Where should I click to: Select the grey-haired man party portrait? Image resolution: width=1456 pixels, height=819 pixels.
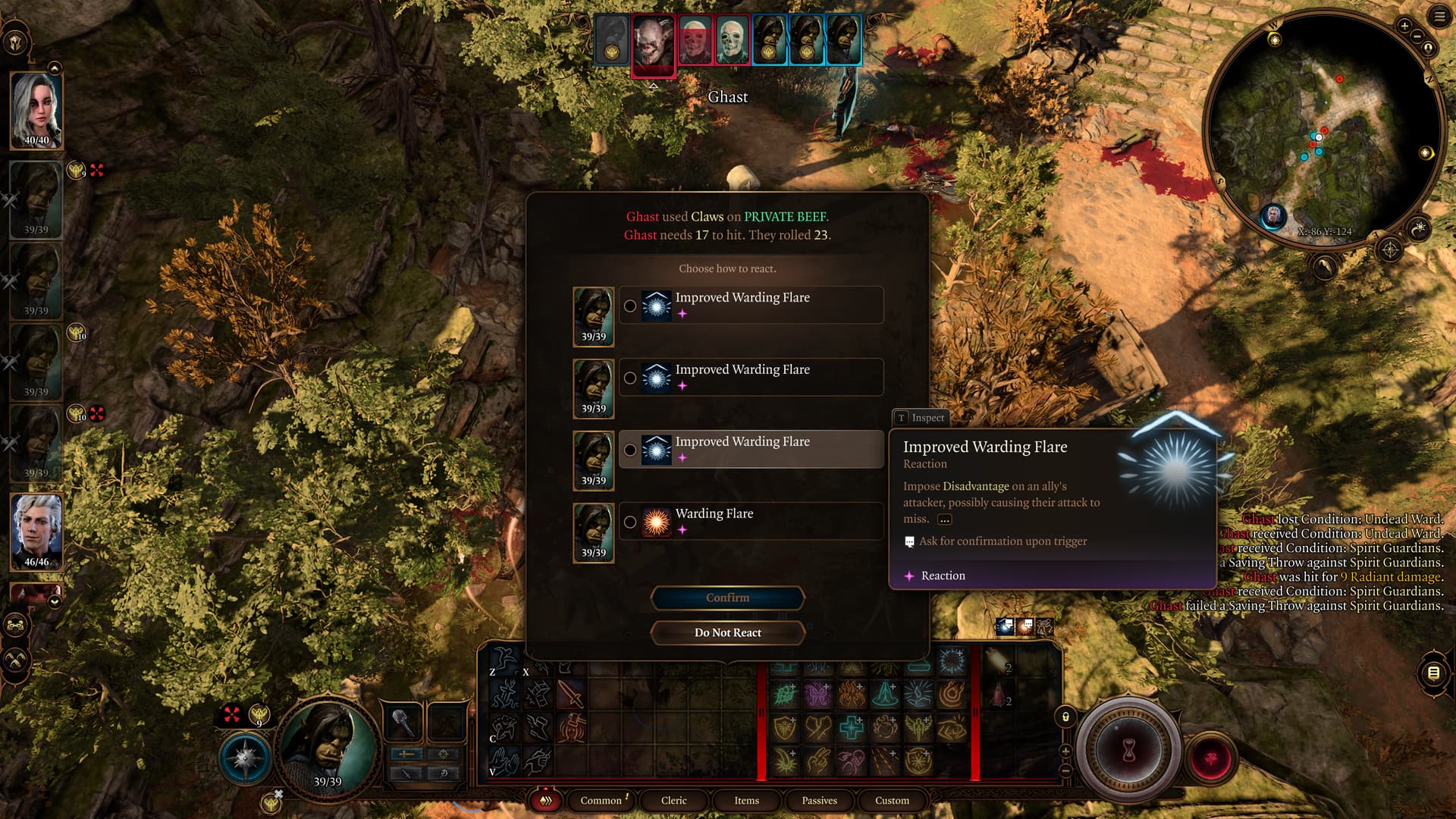click(36, 531)
